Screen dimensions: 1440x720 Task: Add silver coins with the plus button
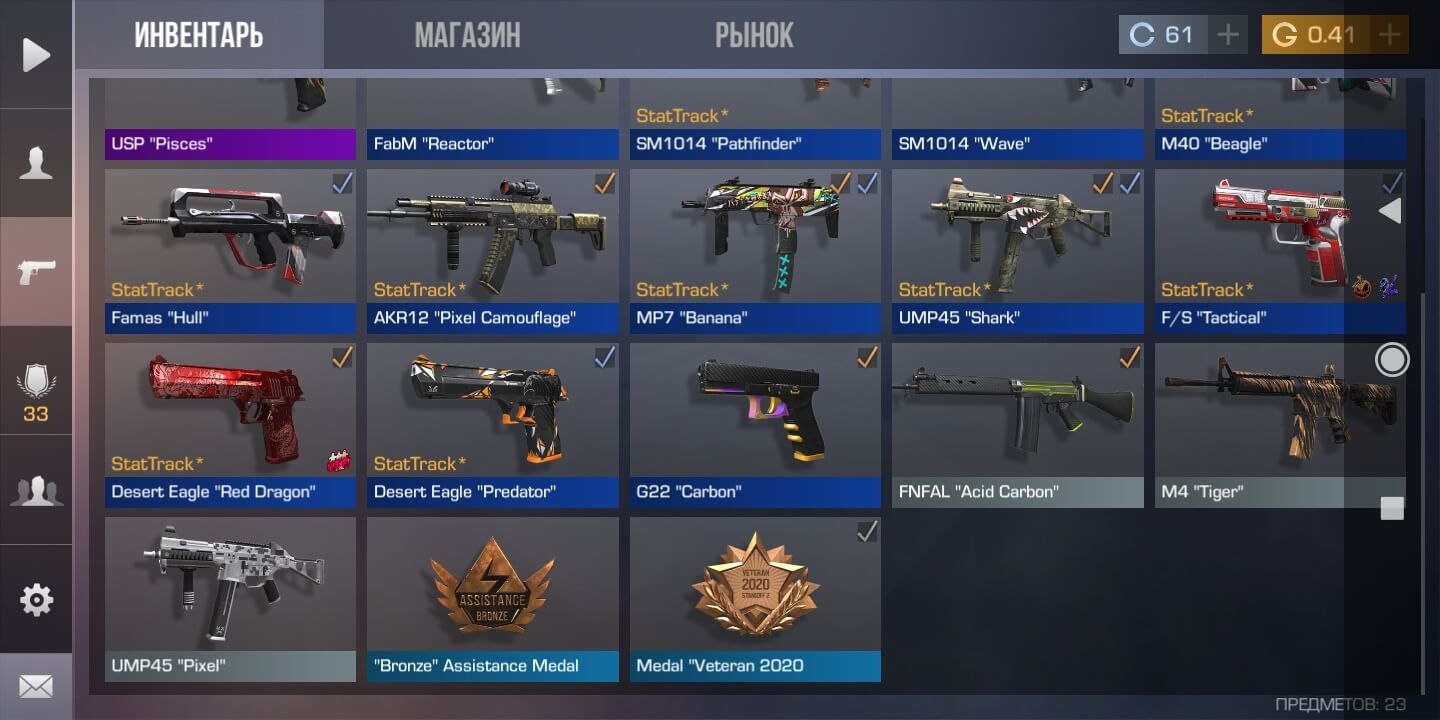point(1227,35)
